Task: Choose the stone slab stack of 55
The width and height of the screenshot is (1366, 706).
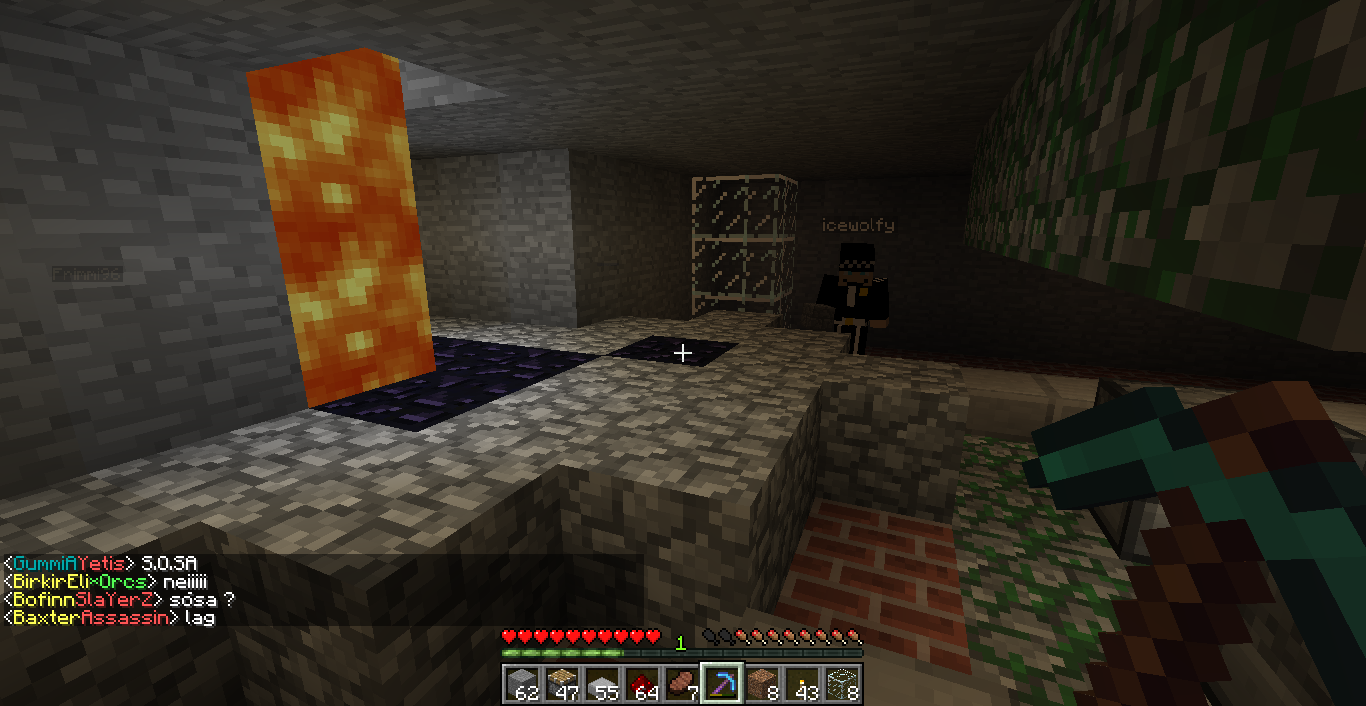Action: [x=602, y=684]
